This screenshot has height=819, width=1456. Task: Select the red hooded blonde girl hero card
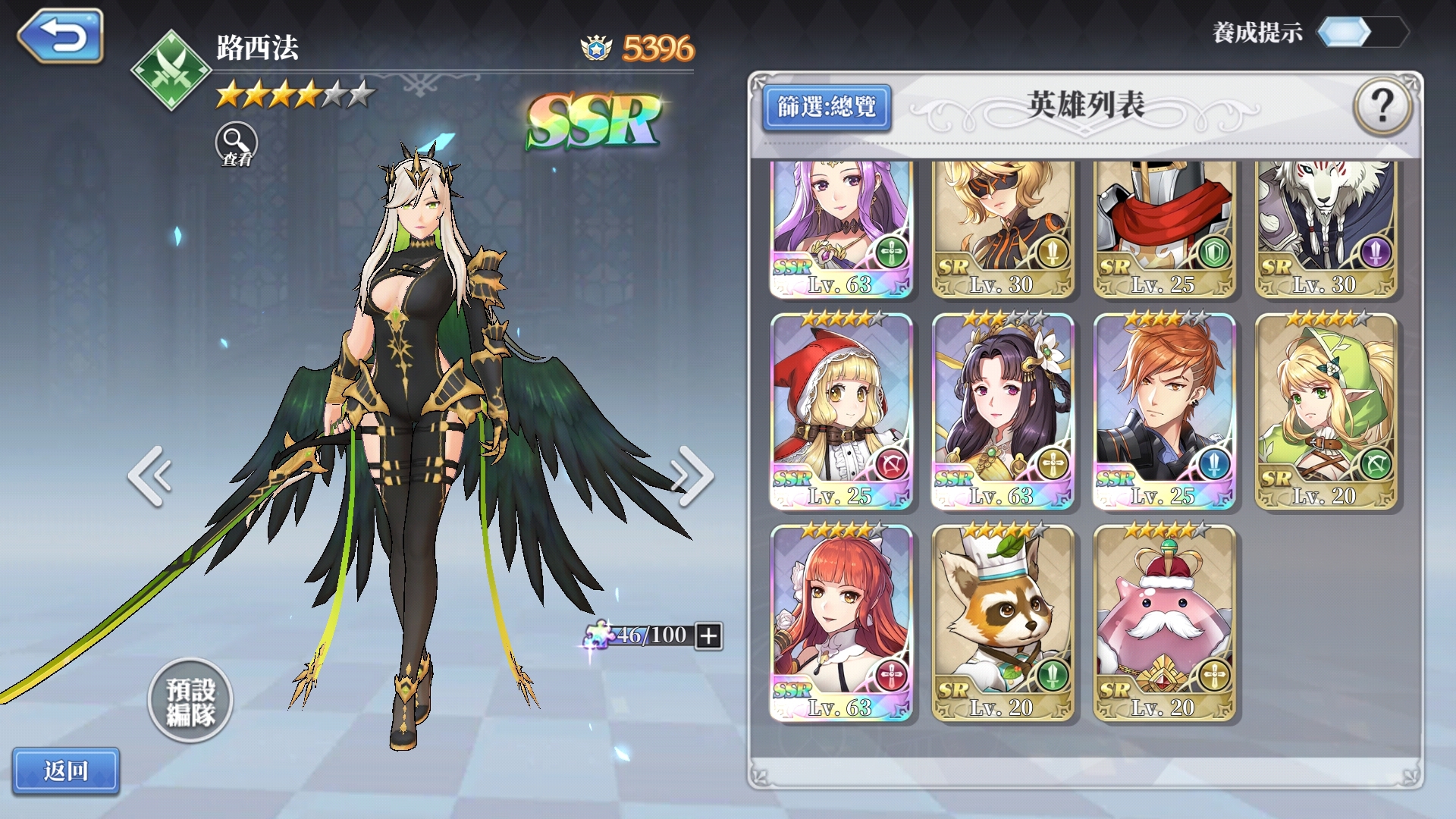[x=841, y=411]
